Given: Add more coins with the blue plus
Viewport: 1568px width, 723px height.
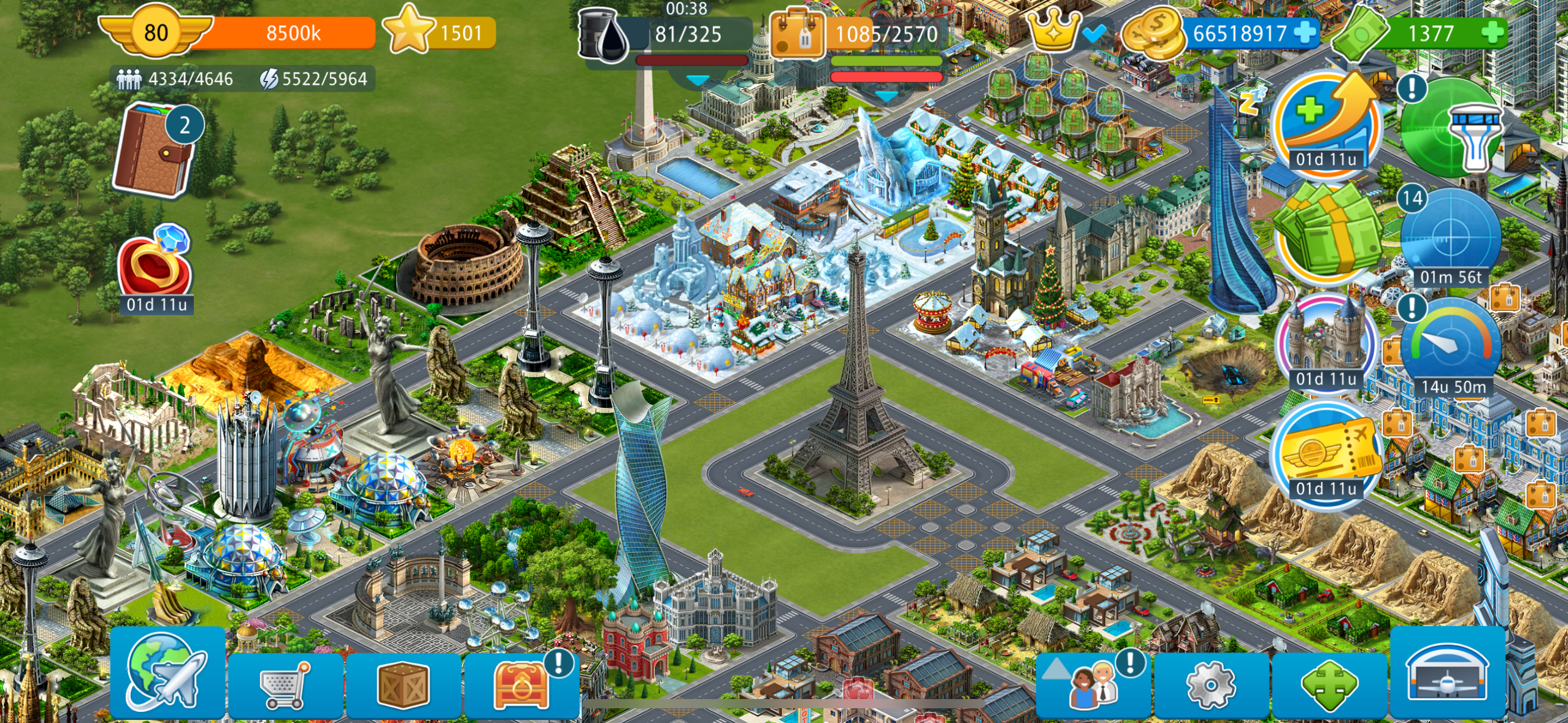Looking at the screenshot, I should tap(1305, 33).
